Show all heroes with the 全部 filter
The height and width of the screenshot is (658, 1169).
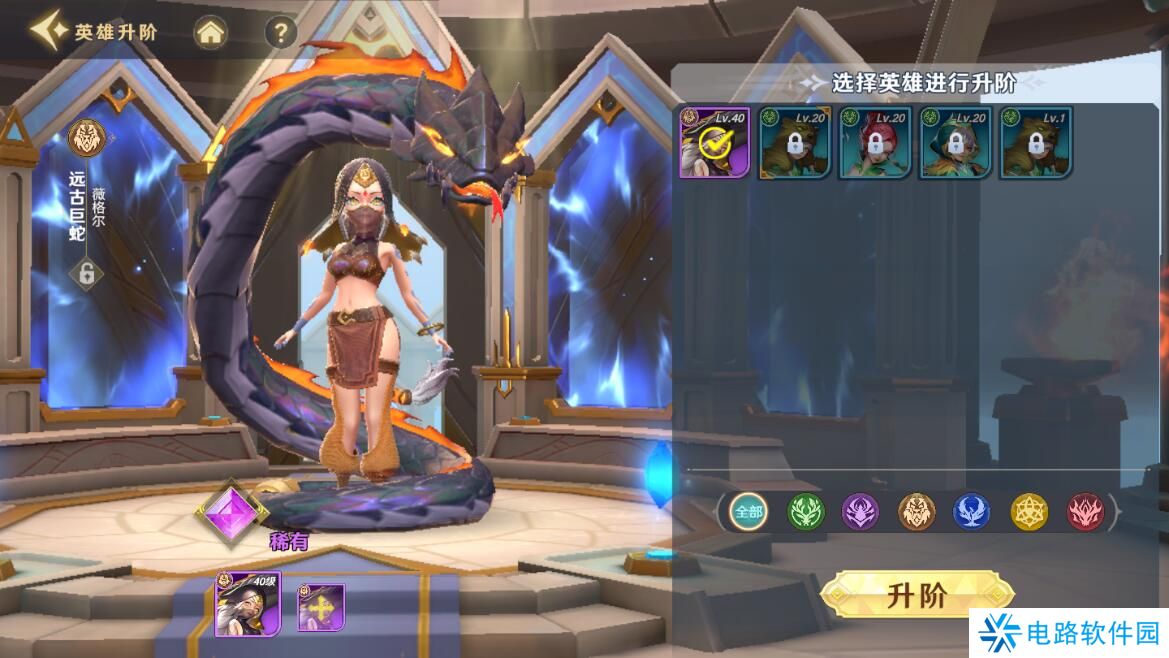[748, 512]
